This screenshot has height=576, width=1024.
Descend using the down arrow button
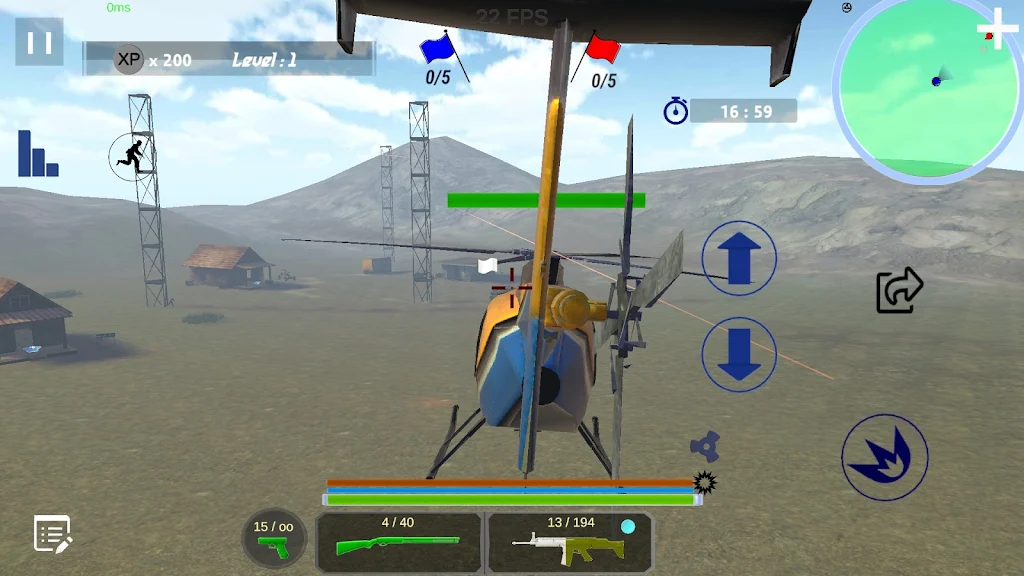point(739,354)
